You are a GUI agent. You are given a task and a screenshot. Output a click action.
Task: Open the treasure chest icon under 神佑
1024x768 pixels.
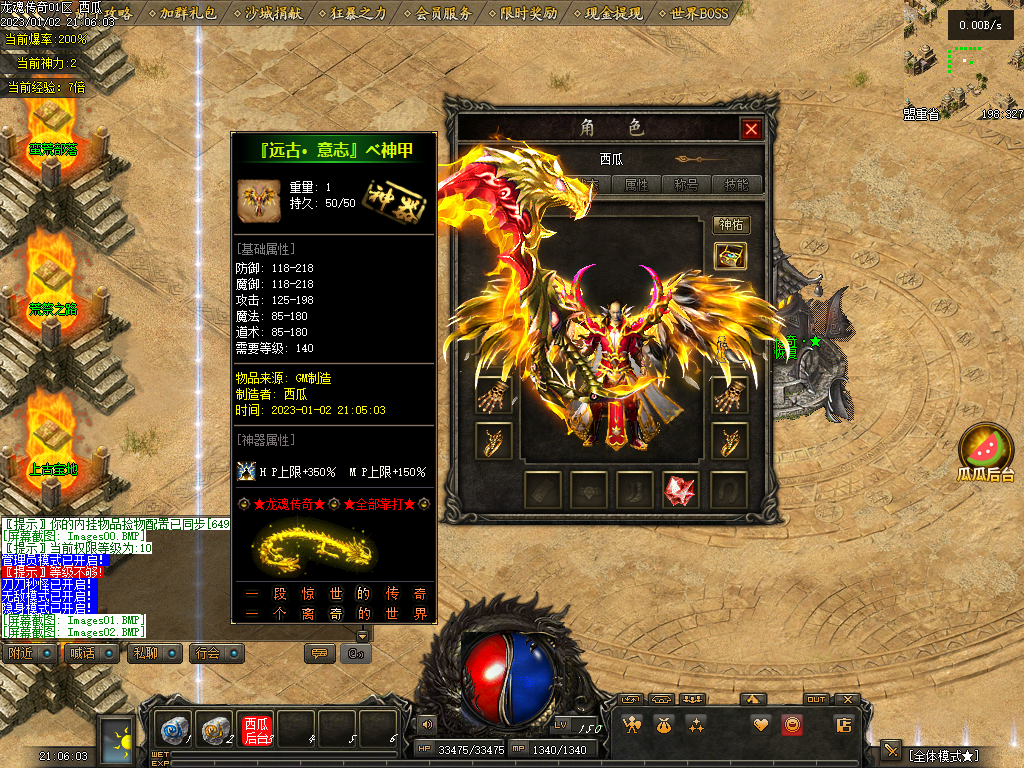pyautogui.click(x=730, y=256)
